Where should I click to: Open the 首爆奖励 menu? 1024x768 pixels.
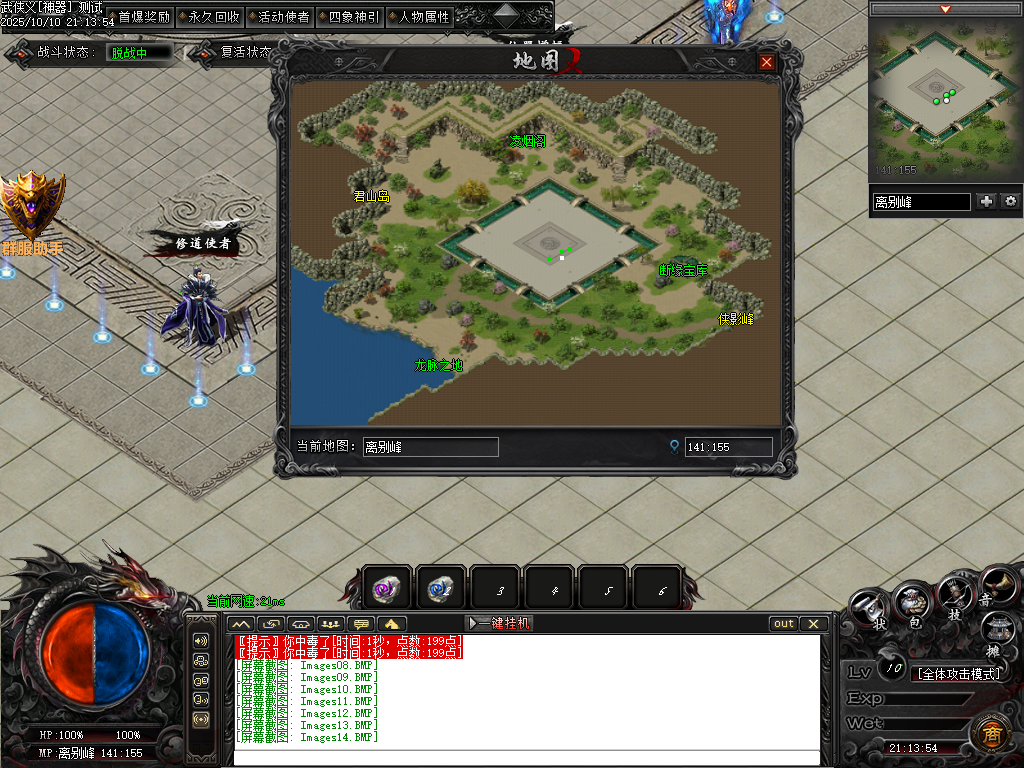click(x=144, y=17)
